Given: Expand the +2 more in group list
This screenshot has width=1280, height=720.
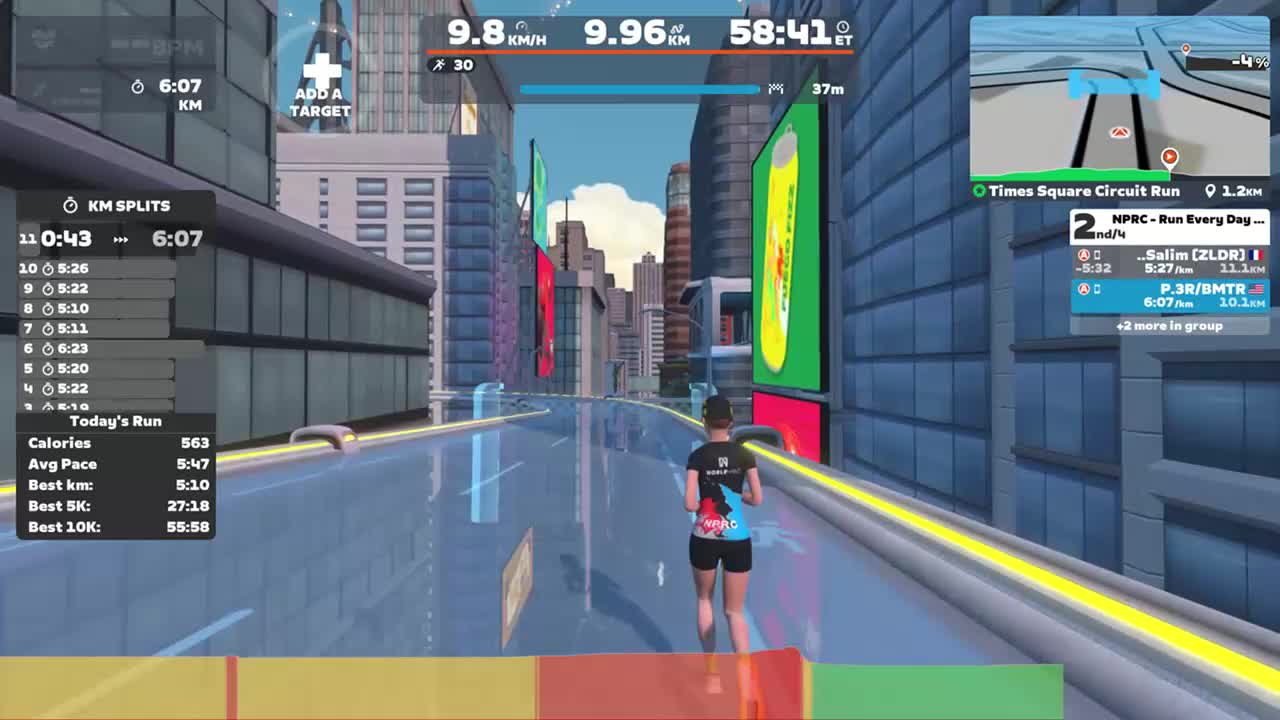Looking at the screenshot, I should pyautogui.click(x=1170, y=326).
